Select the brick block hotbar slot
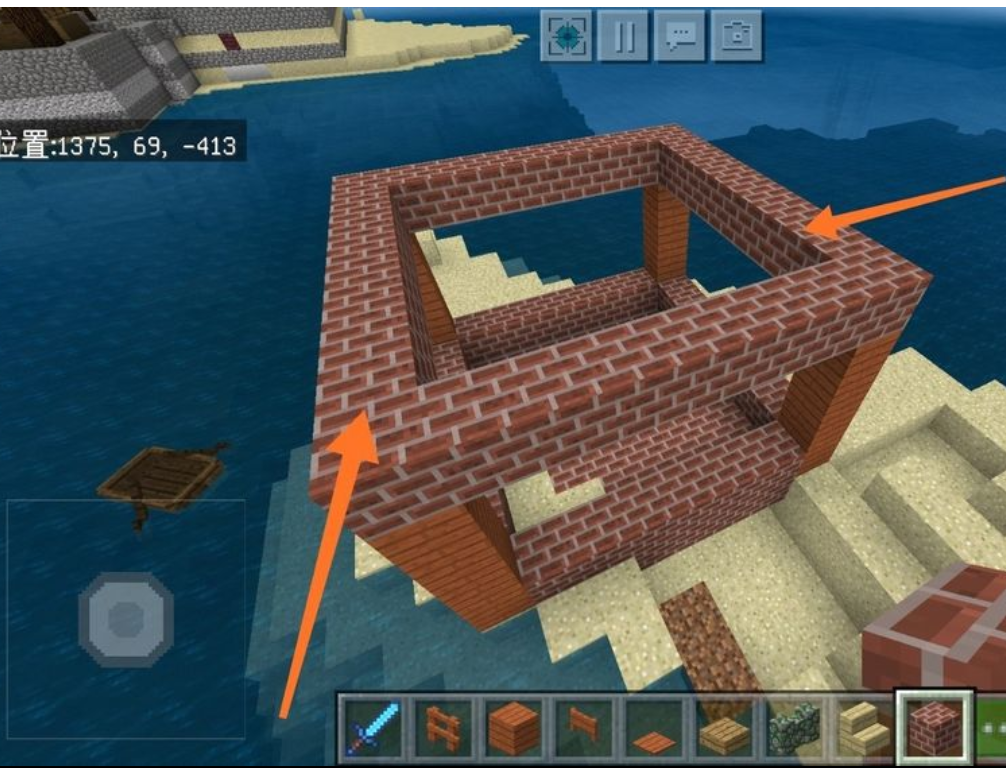The width and height of the screenshot is (1006, 768). pos(934,728)
